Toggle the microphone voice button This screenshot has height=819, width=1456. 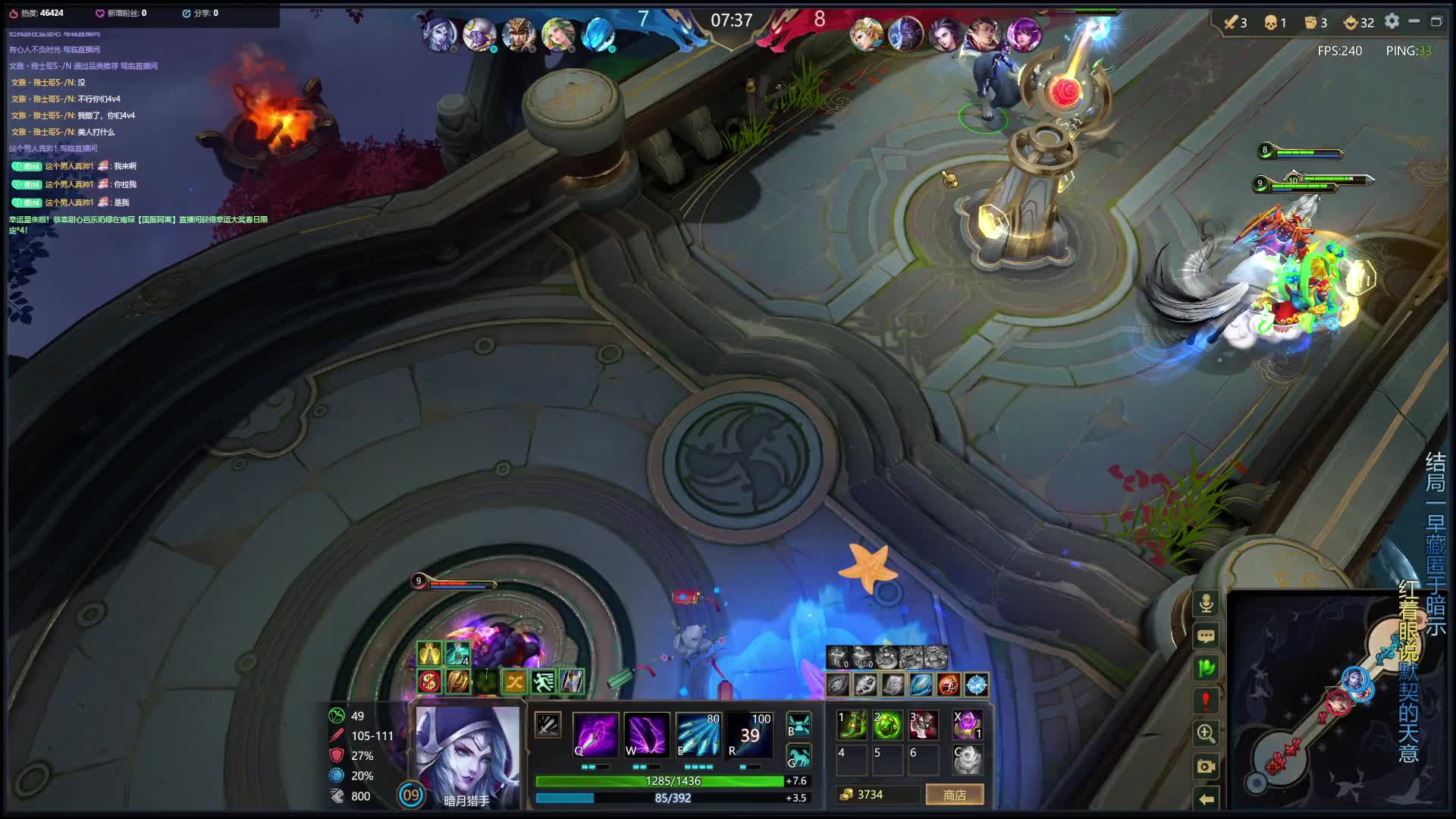(x=1206, y=604)
